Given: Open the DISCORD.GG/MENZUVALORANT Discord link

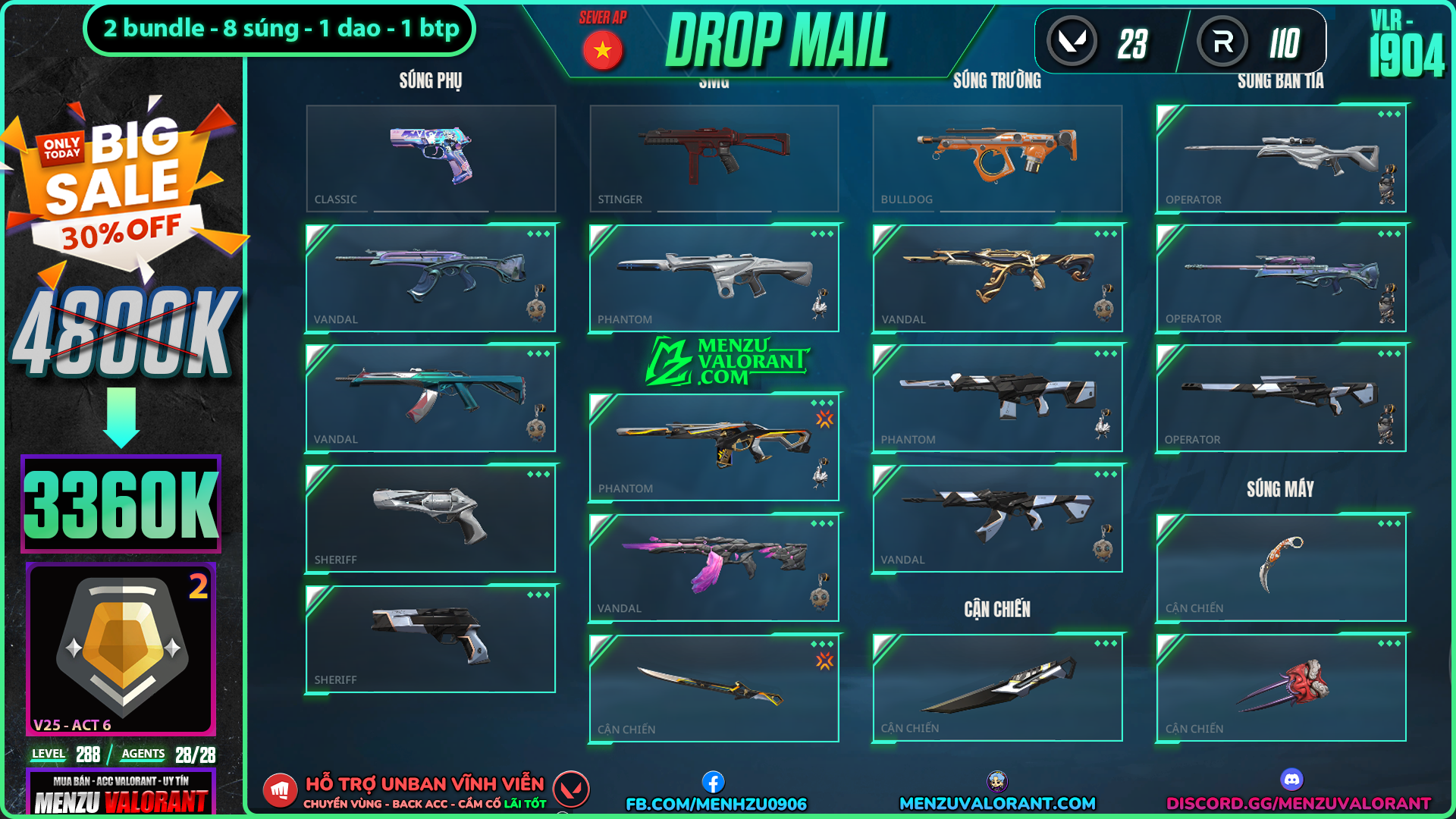Looking at the screenshot, I should tap(1298, 803).
